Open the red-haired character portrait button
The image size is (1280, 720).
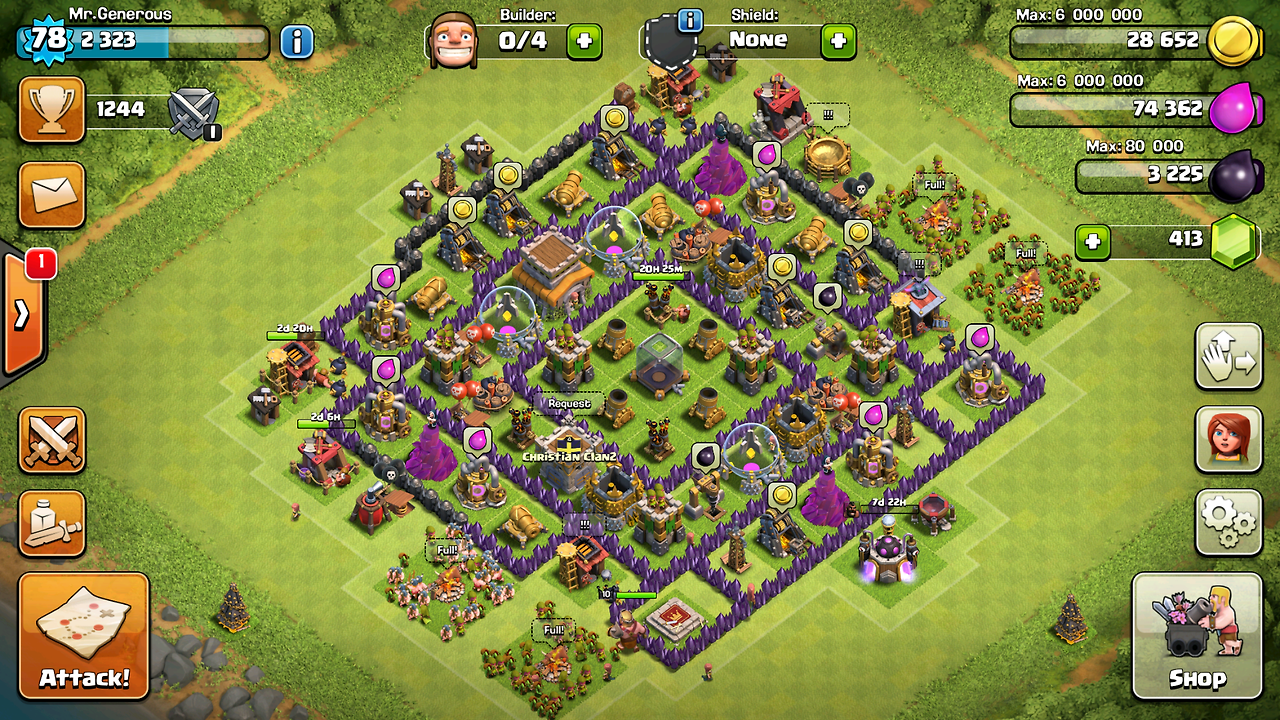1228,440
